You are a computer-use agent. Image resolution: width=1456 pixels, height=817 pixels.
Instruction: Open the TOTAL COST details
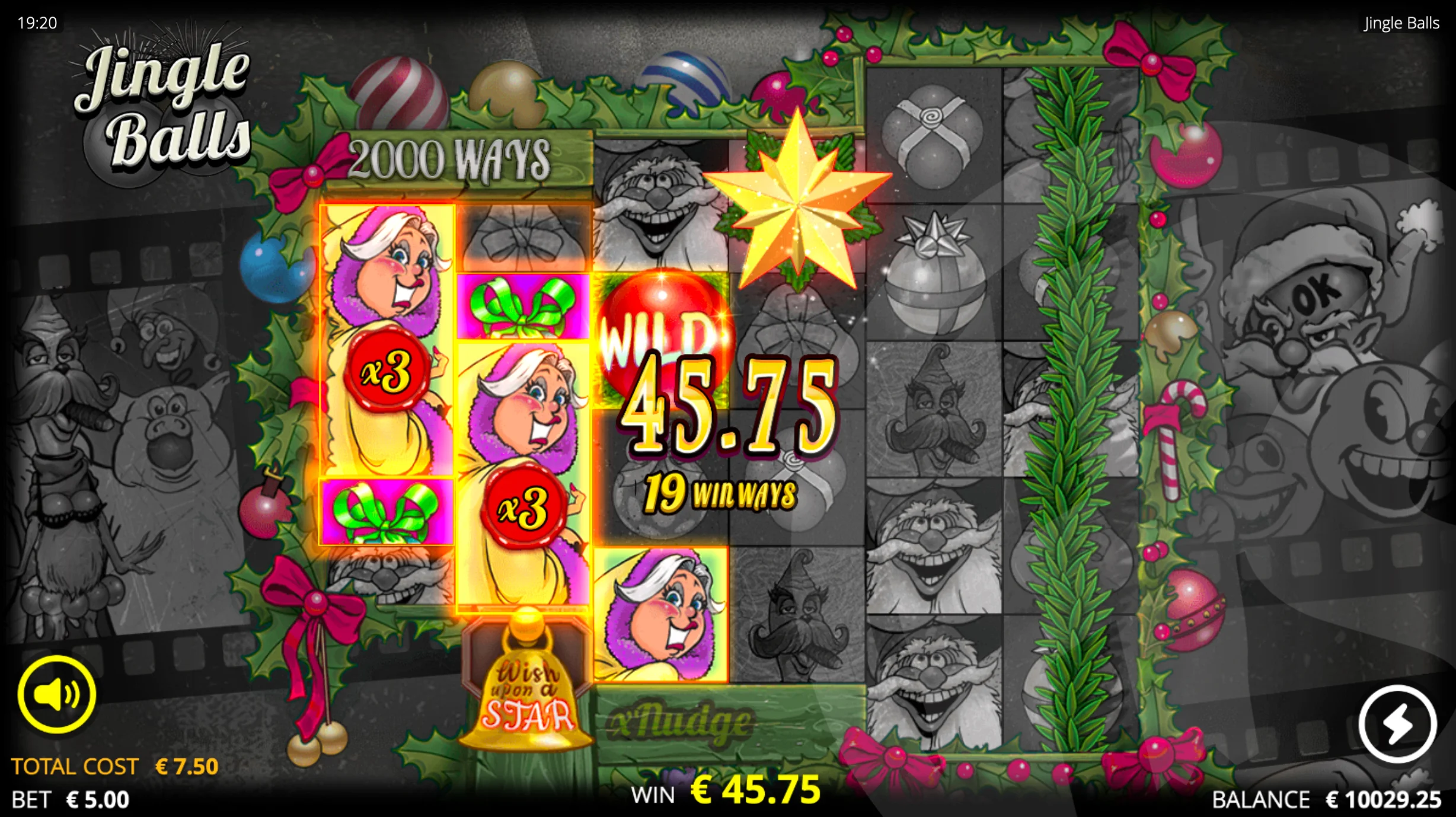(x=116, y=765)
